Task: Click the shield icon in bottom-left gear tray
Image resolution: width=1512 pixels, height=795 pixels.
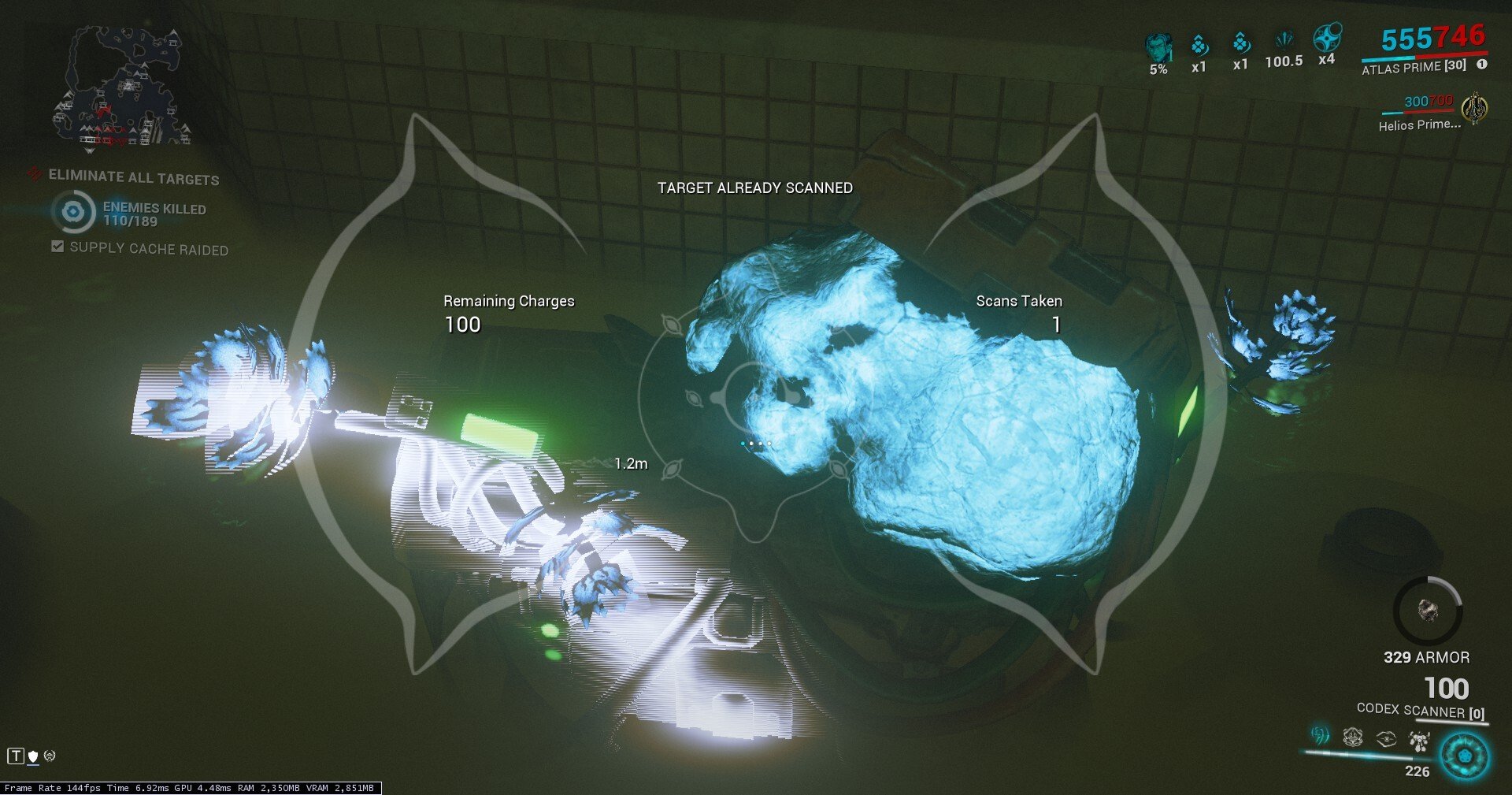Action: coord(32,758)
